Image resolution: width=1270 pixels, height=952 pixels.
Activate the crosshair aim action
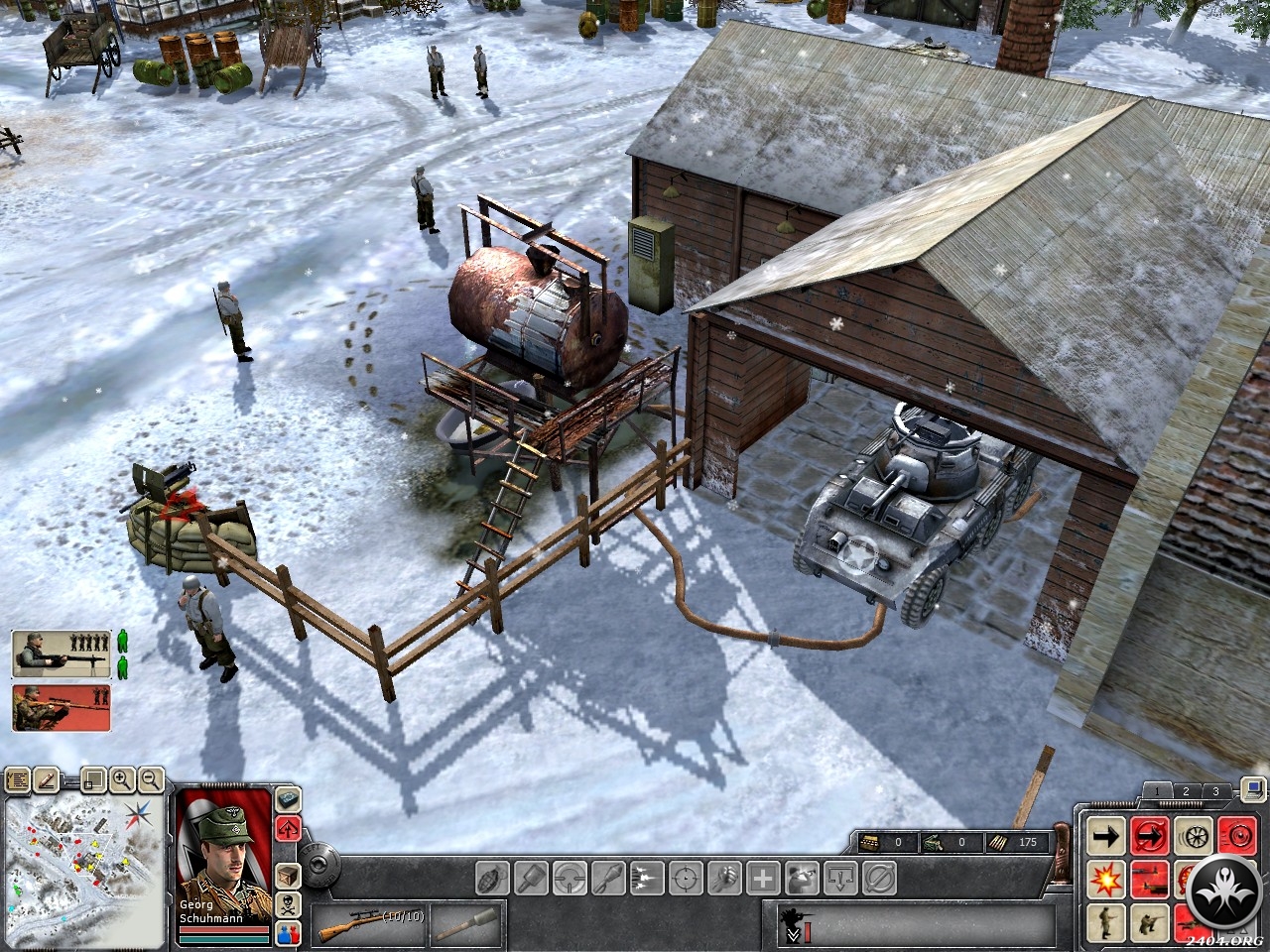(686, 878)
